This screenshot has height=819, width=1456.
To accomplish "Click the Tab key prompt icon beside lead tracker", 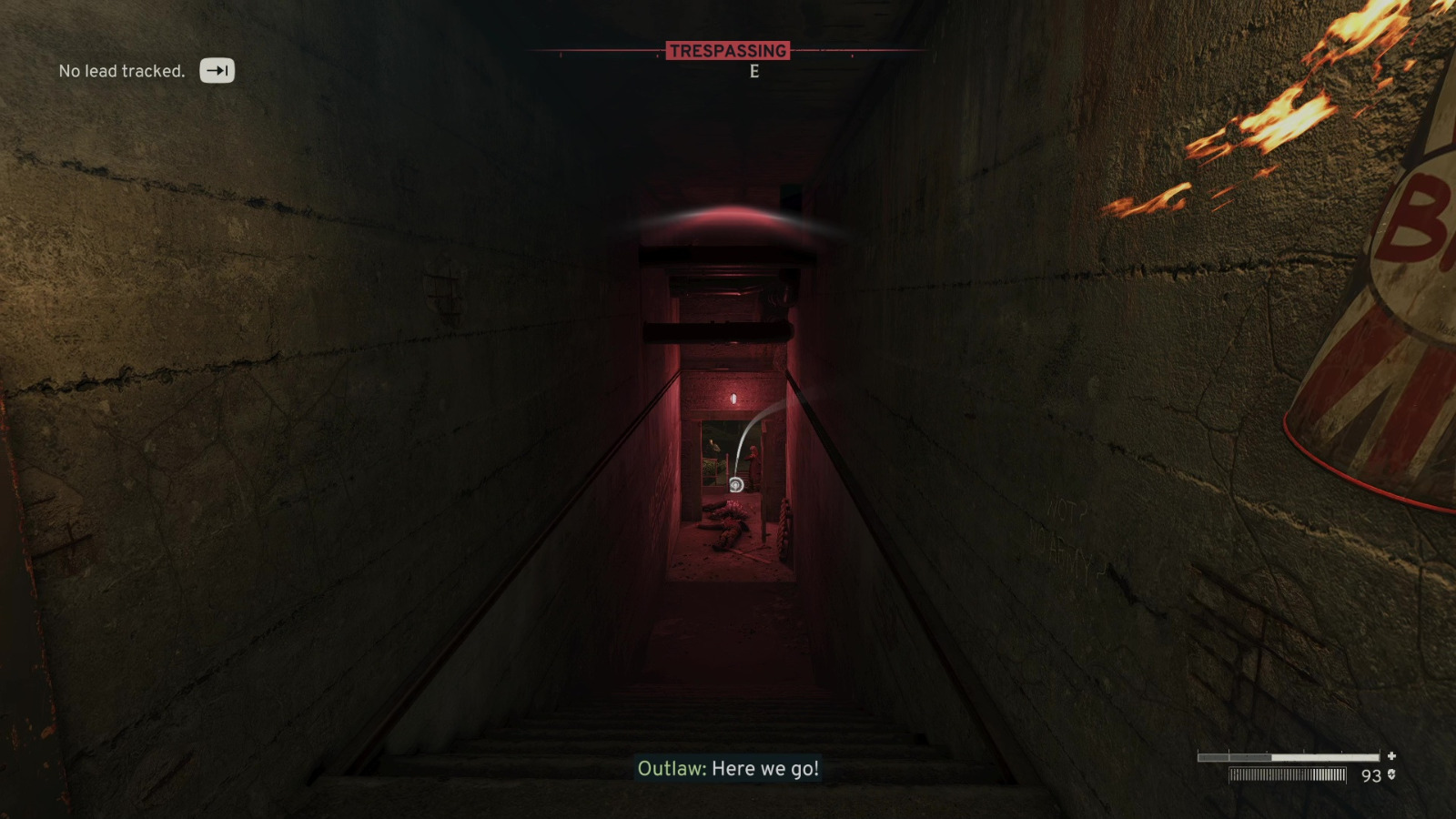I will point(217,70).
